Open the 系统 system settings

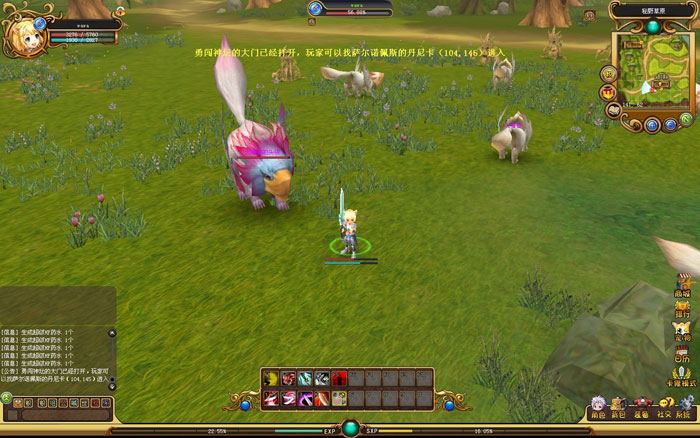coord(683,406)
